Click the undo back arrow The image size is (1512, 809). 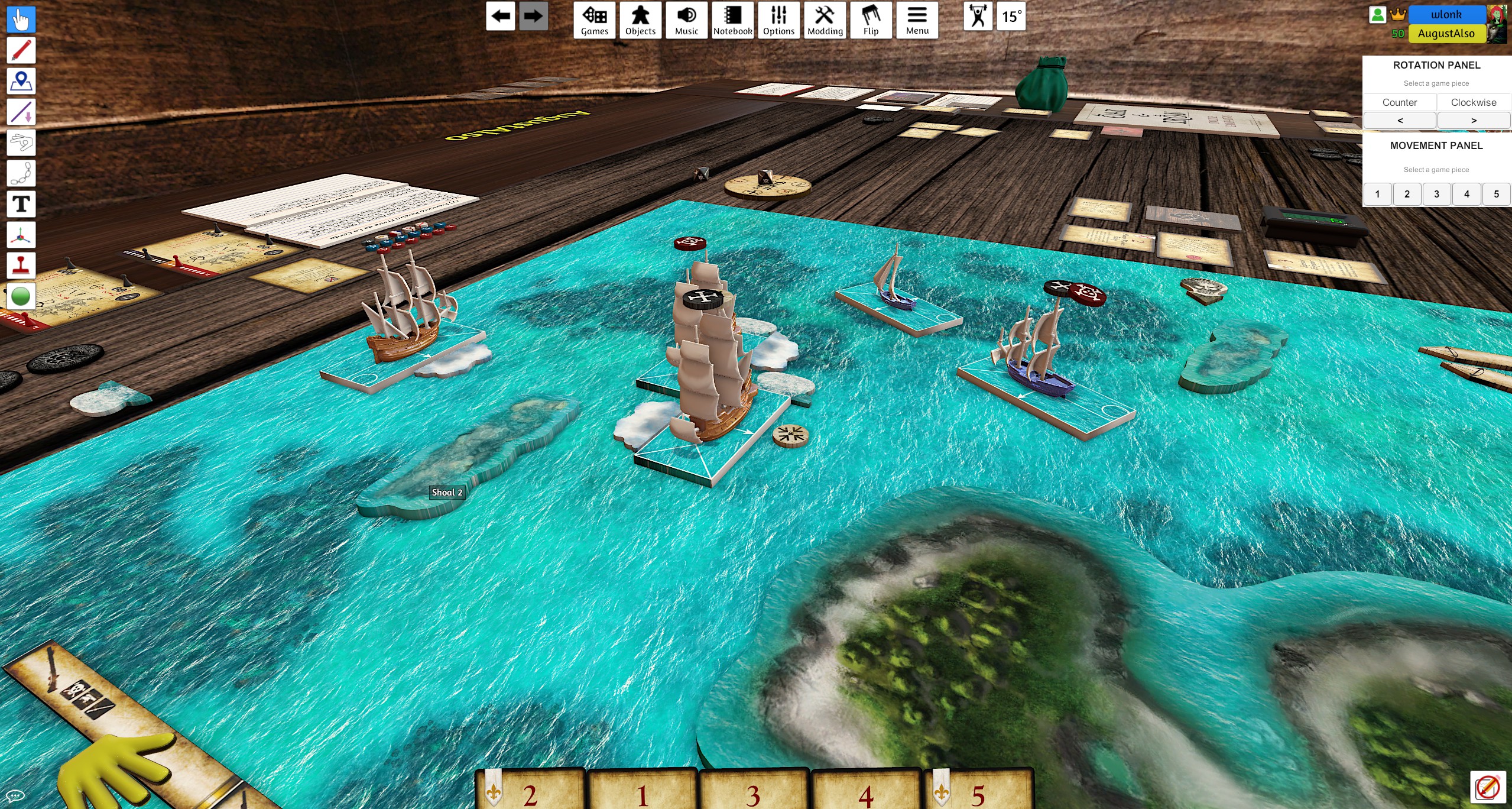pos(500,16)
